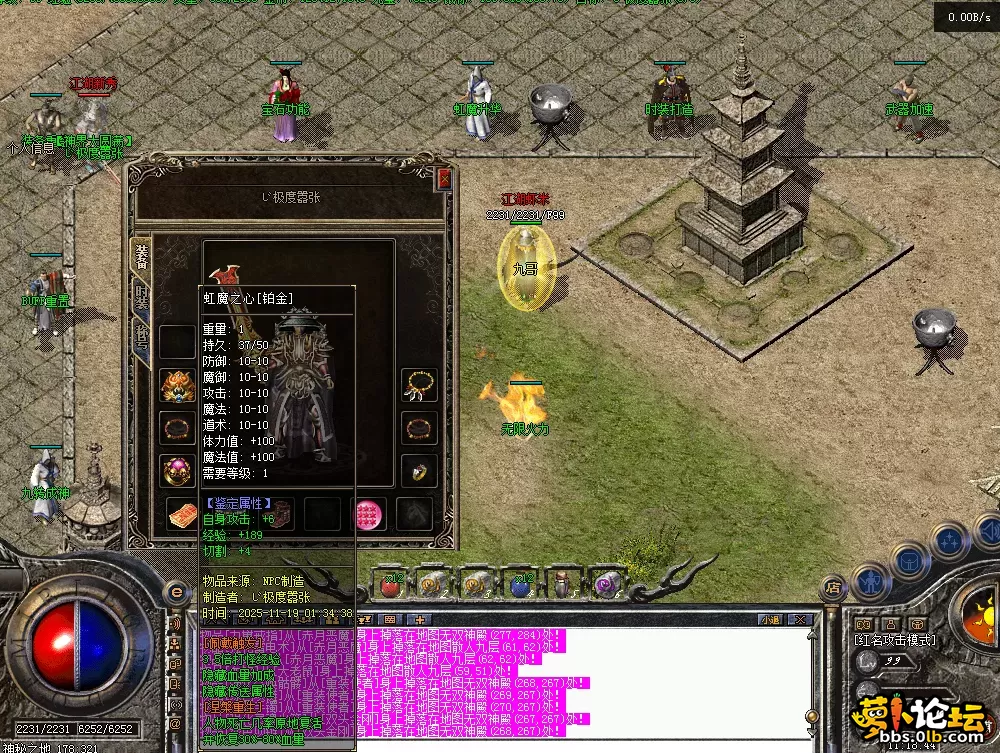
Task: Switch to the 装备 equipment tab
Action: point(141,256)
